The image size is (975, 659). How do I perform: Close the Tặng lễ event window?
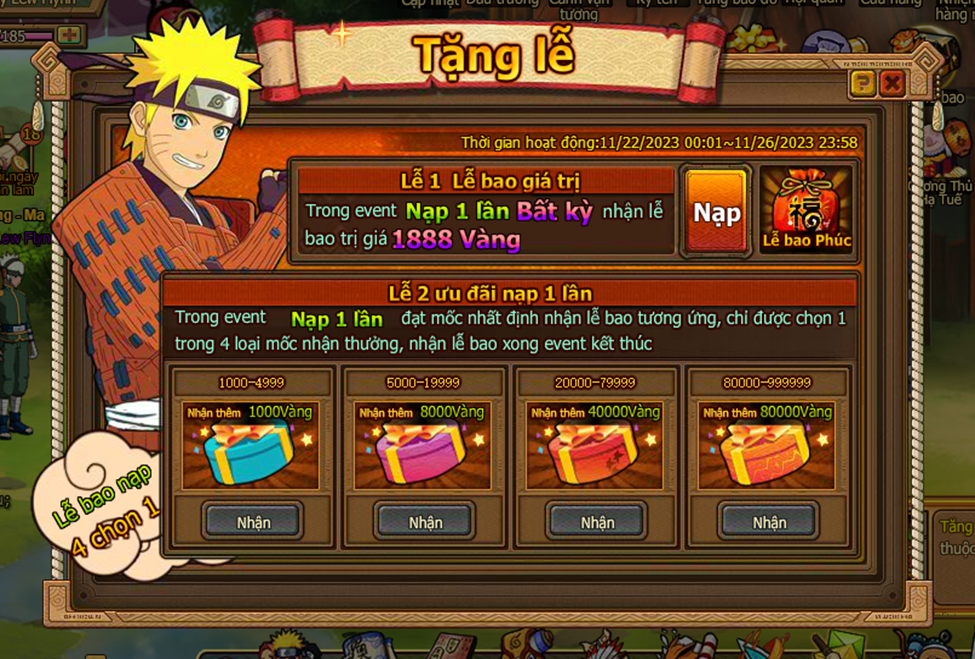click(892, 83)
